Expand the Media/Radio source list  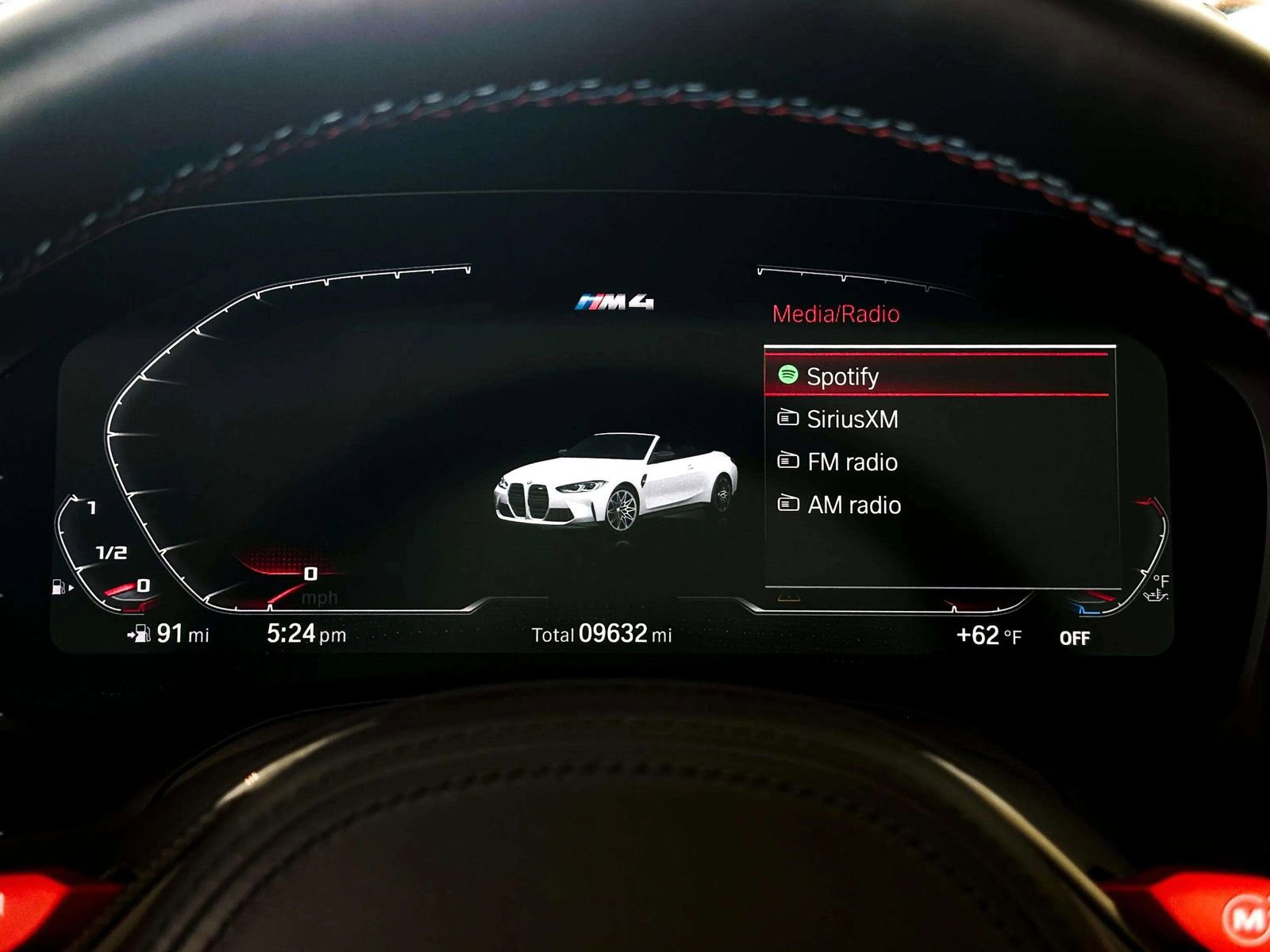[x=837, y=312]
